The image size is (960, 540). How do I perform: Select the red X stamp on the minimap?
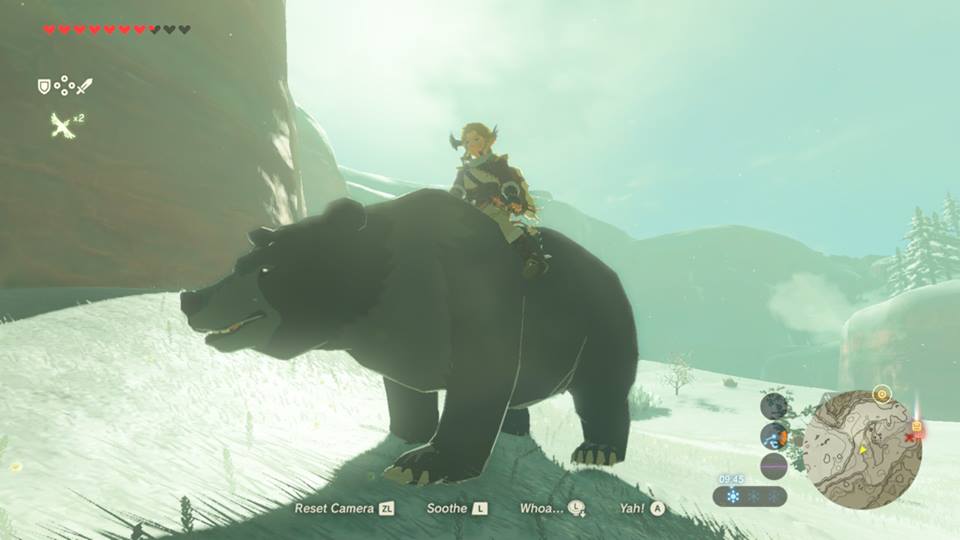pyautogui.click(x=910, y=438)
